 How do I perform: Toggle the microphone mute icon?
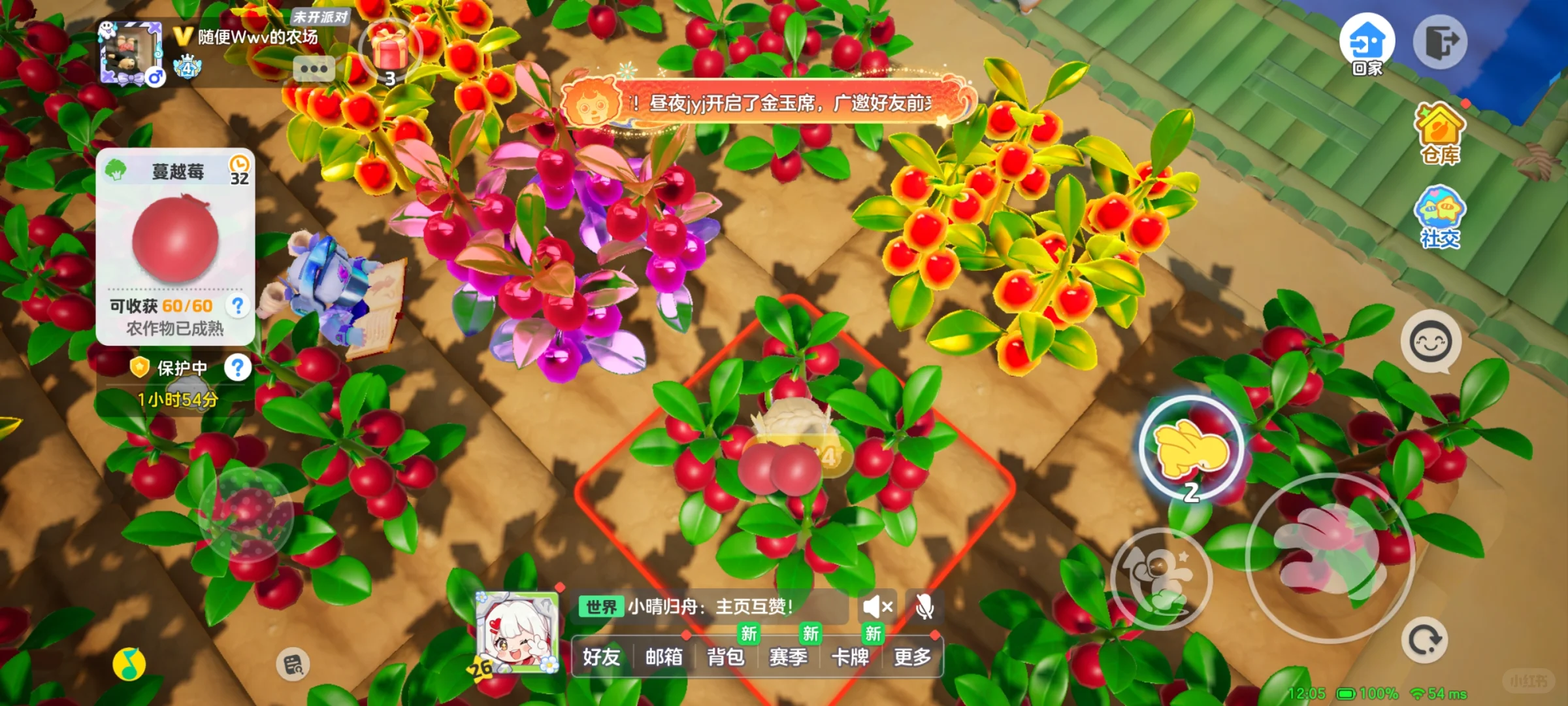pyautogui.click(x=924, y=607)
